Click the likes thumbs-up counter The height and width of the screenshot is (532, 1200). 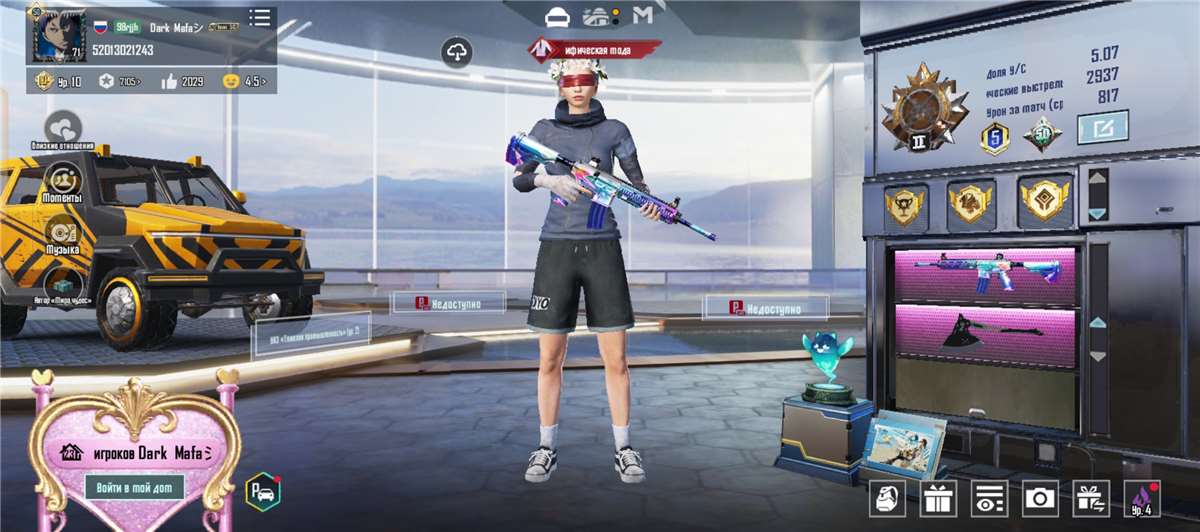[181, 81]
